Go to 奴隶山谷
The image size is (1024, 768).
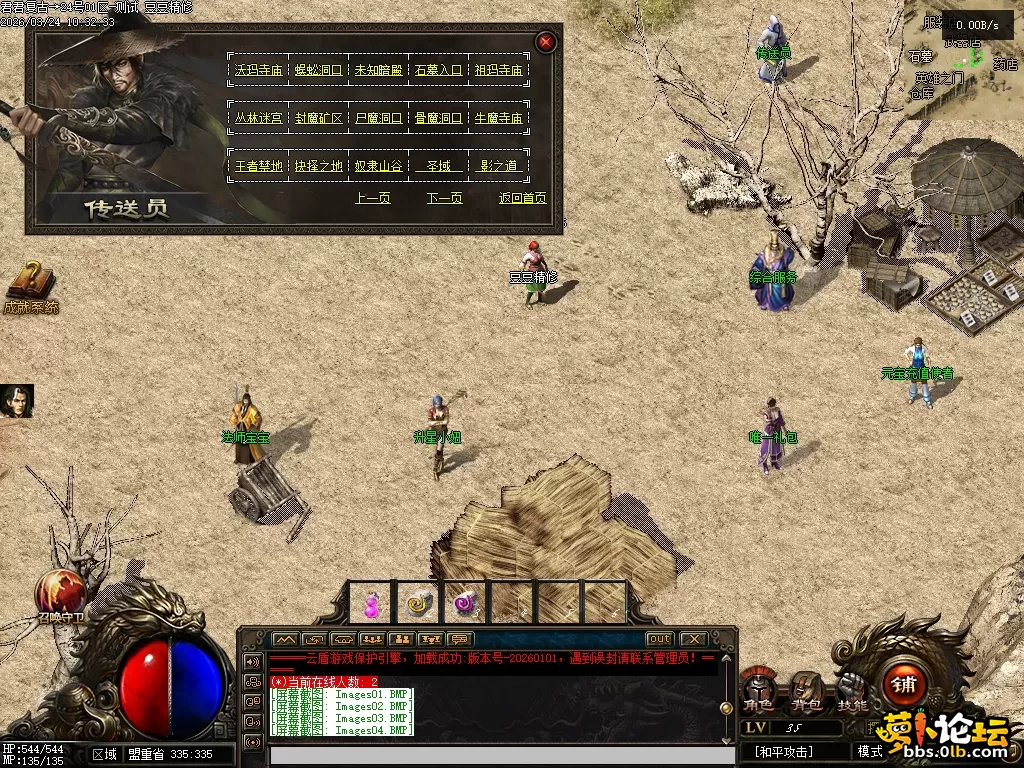coord(378,166)
